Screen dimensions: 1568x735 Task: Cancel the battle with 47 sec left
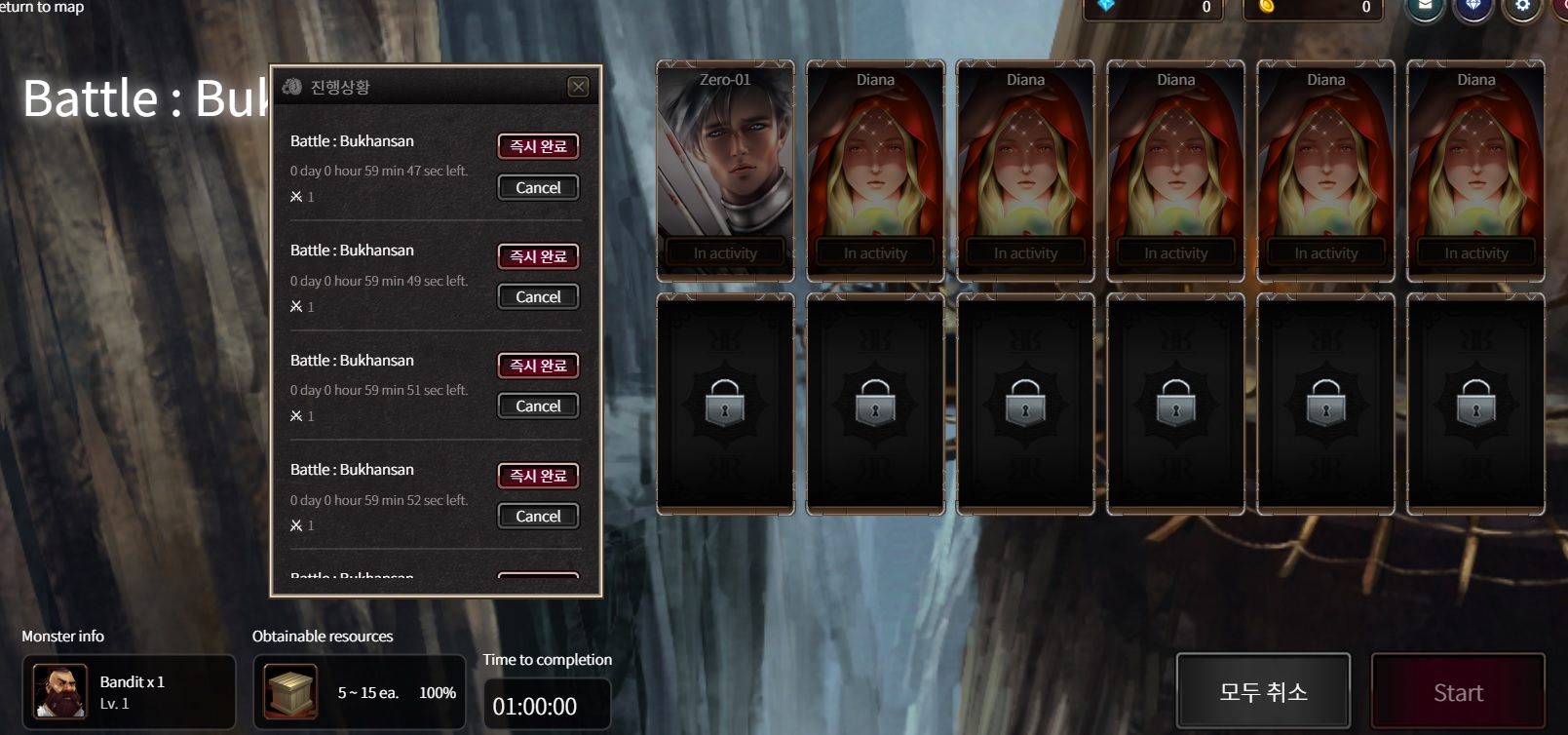(538, 187)
